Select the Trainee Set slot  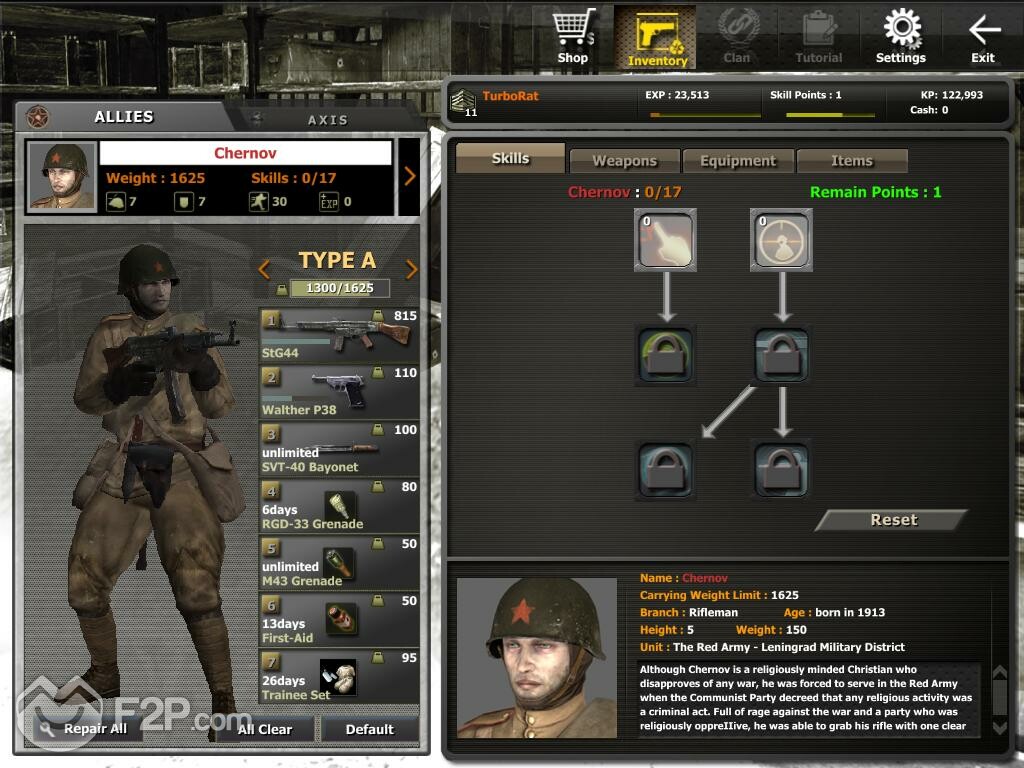tap(339, 676)
